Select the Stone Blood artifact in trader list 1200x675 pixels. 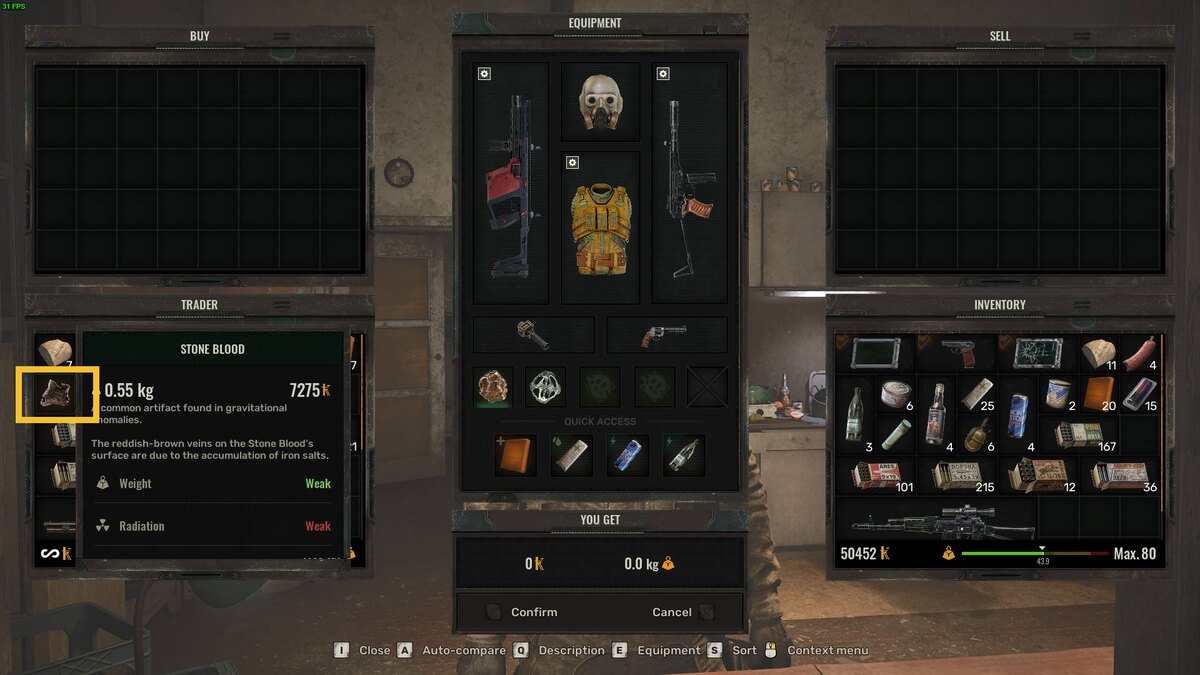(x=56, y=394)
